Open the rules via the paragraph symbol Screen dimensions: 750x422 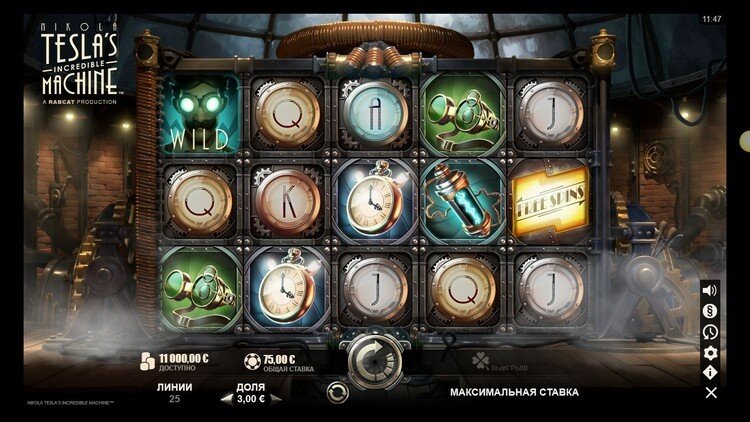710,311
